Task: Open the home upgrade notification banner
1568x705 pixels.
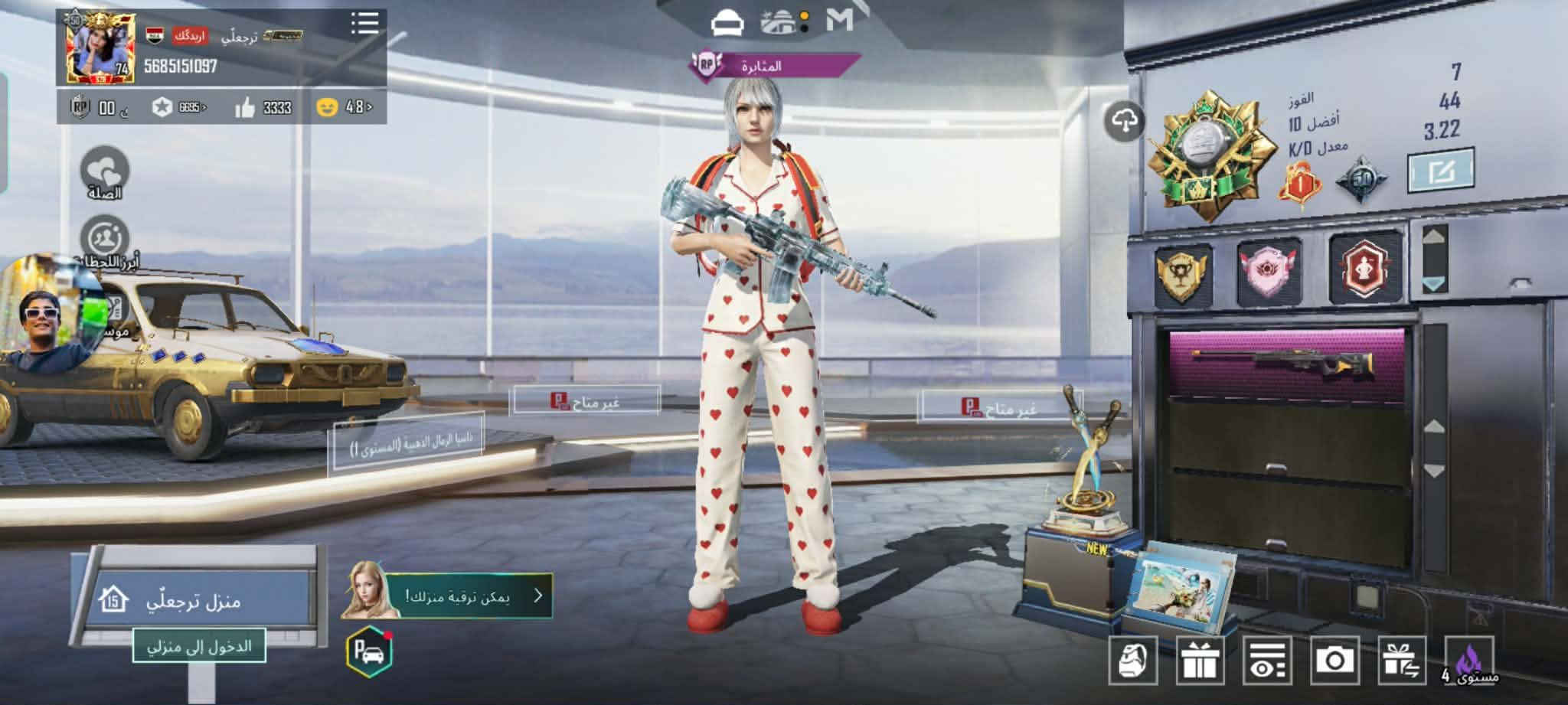Action: pos(467,596)
